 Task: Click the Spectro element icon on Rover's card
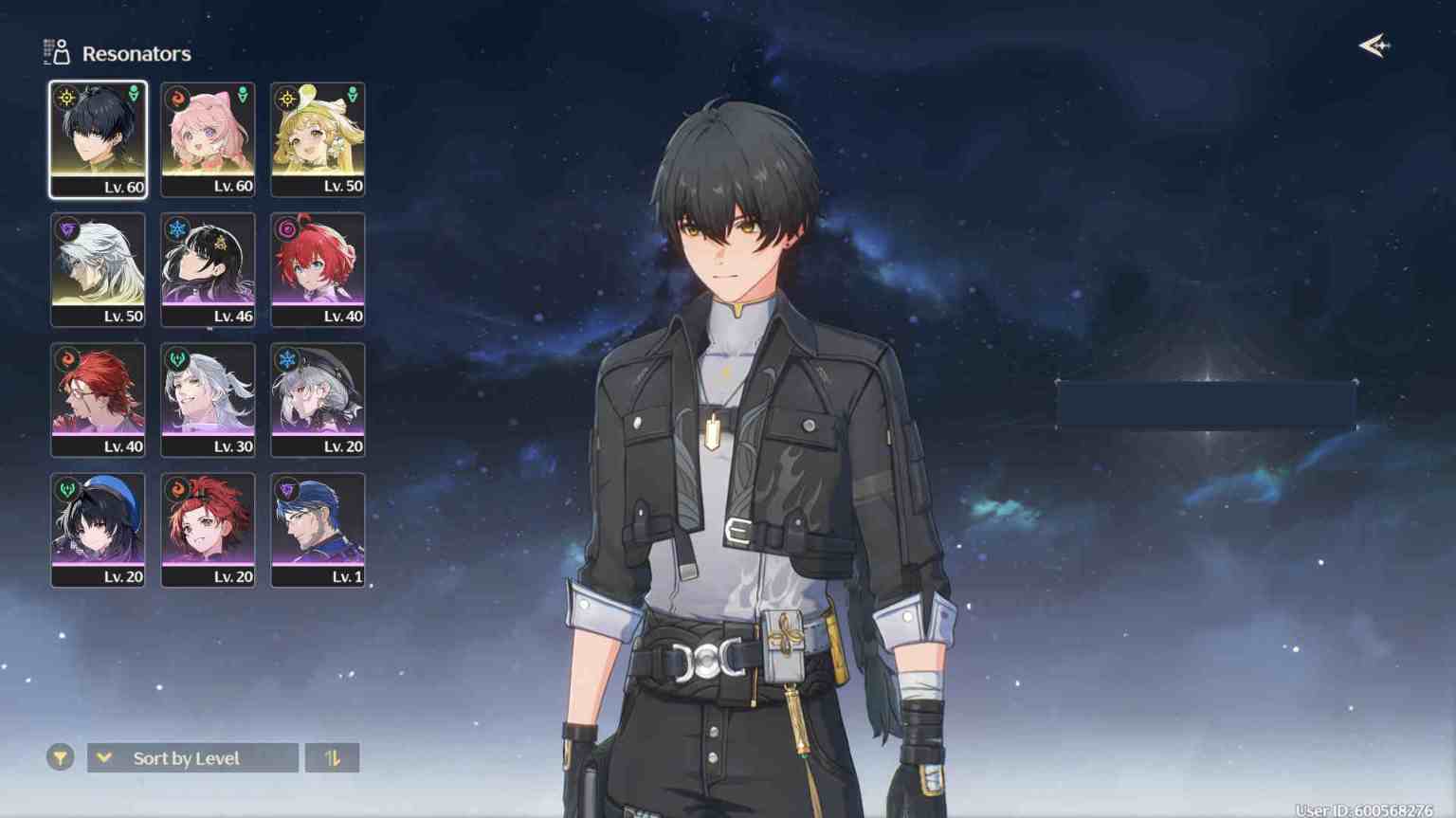[67, 95]
